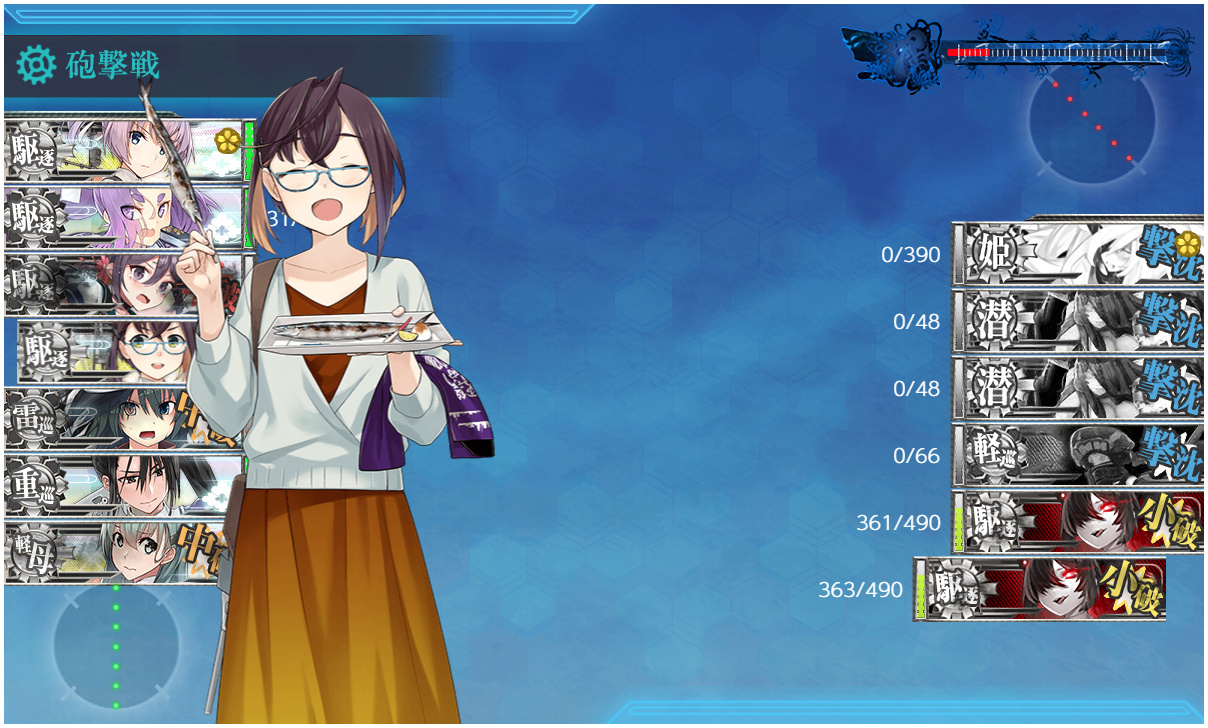Image resolution: width=1208 pixels, height=728 pixels.
Task: Select the enemy 姫 boss banner
Action: (1078, 254)
